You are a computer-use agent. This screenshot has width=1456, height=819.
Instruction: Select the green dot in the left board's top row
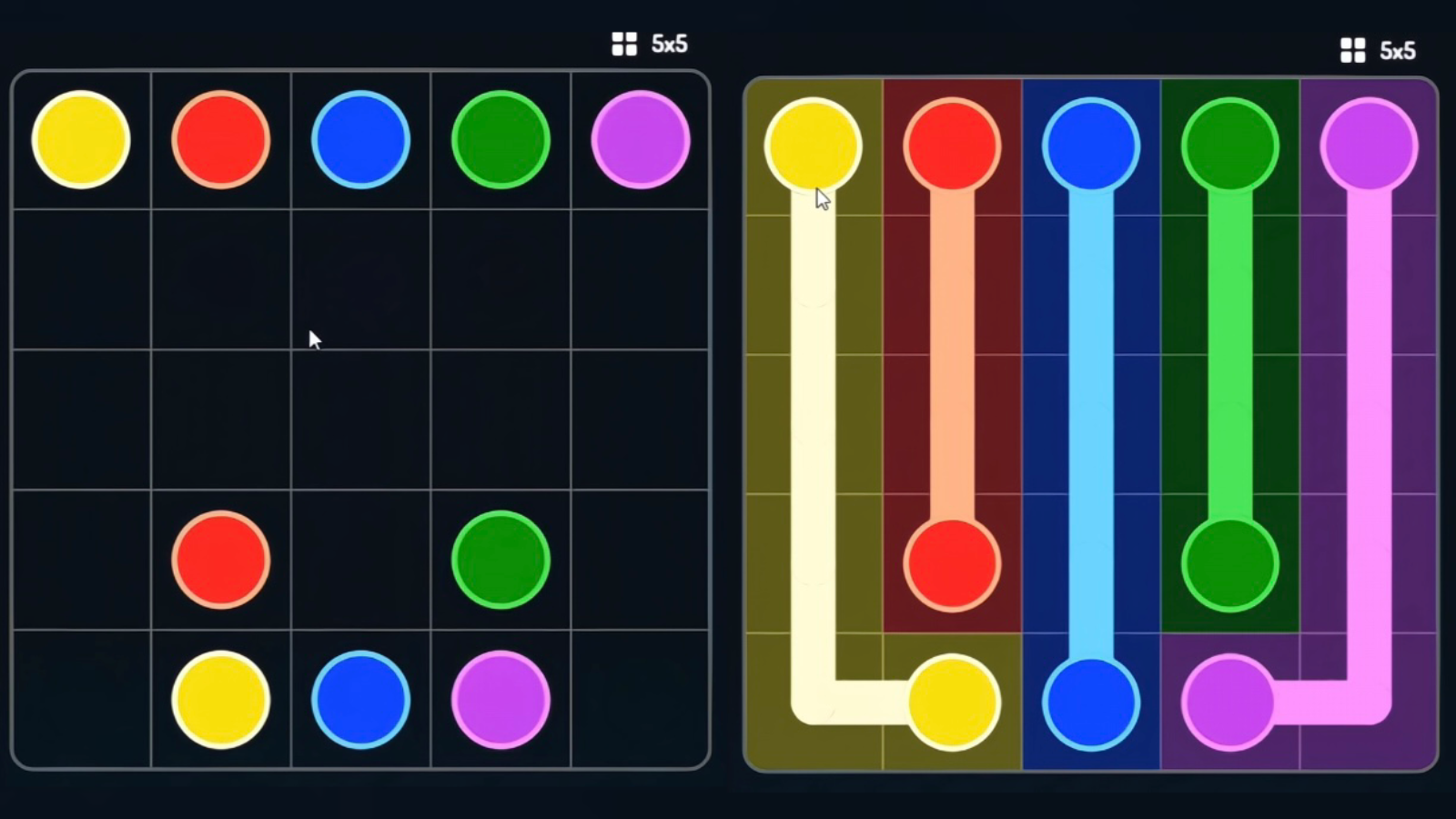click(x=499, y=139)
